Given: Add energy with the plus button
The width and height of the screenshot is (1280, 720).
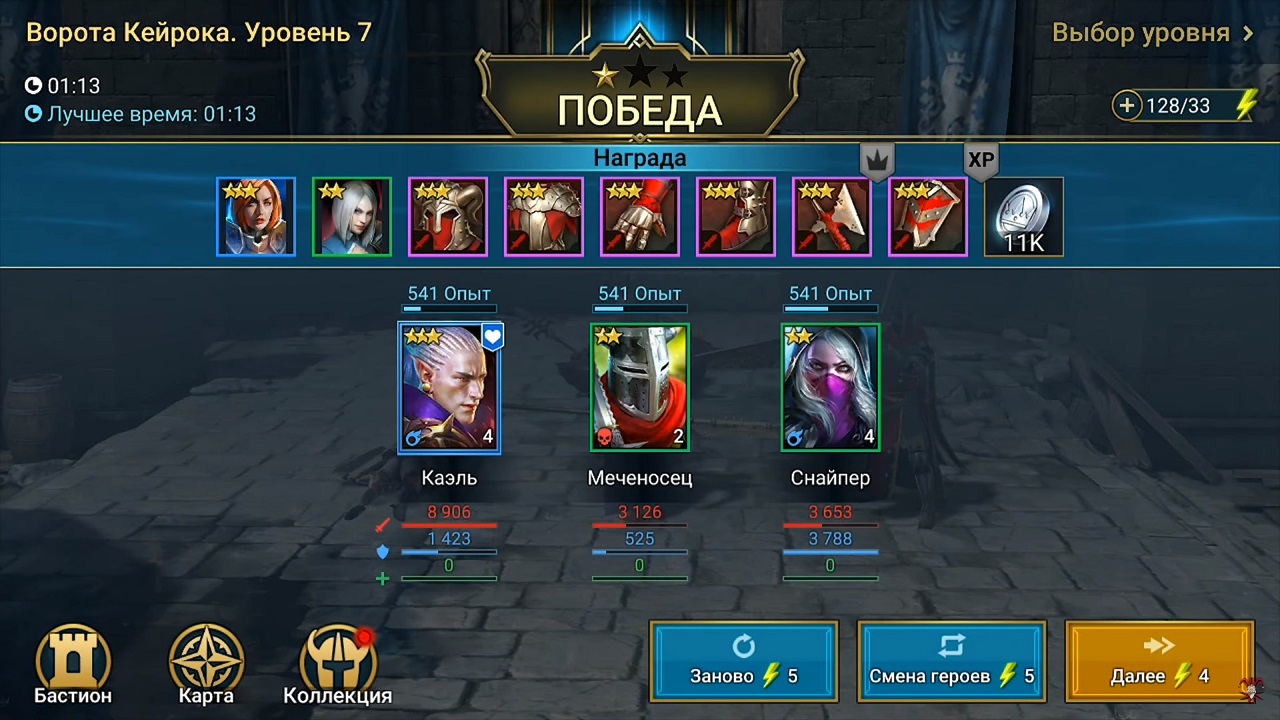Looking at the screenshot, I should pos(1127,106).
